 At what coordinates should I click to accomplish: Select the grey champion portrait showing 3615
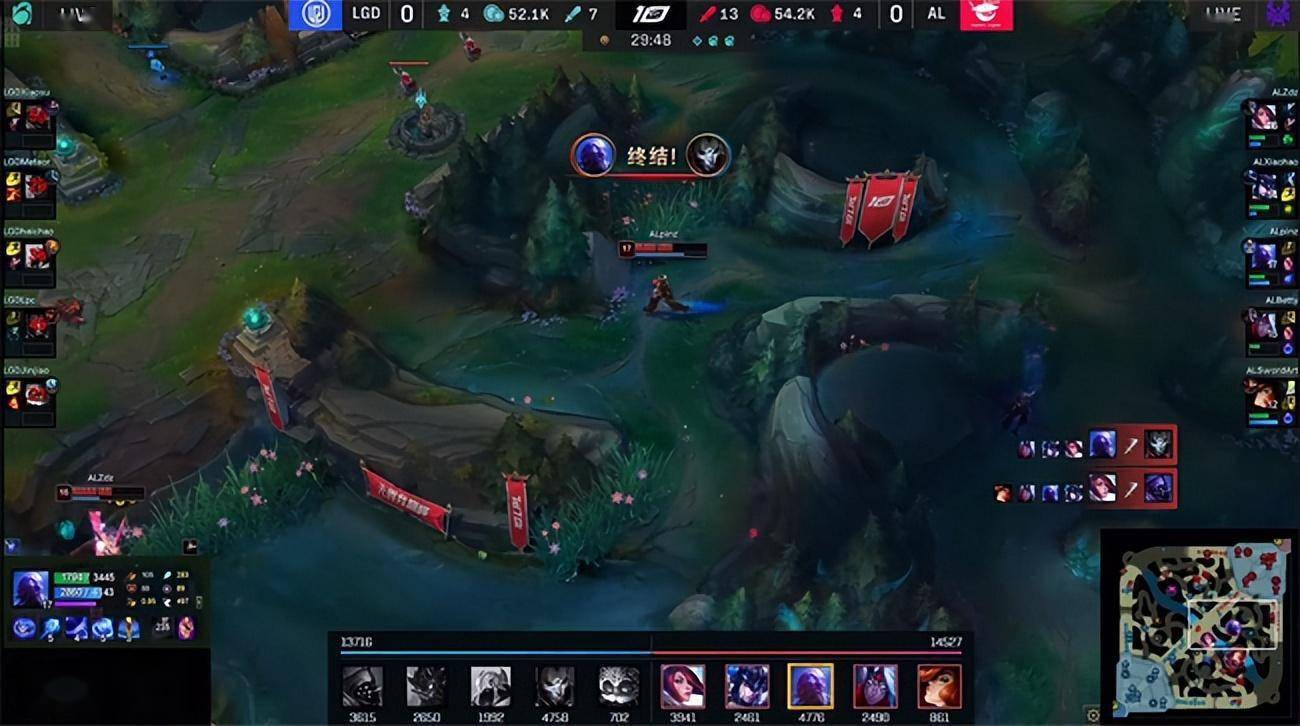(x=362, y=687)
